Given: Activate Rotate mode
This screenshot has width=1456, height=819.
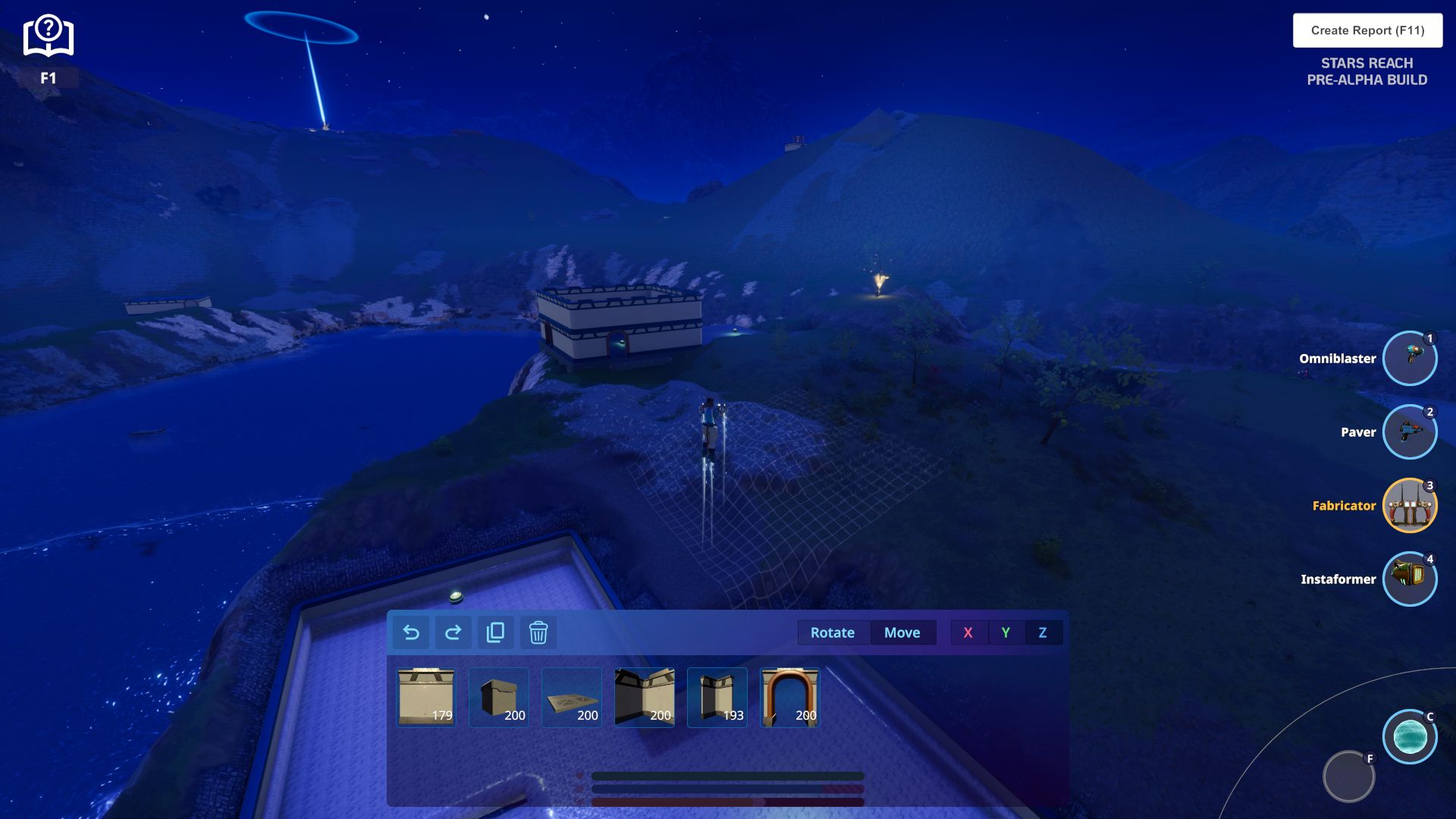Looking at the screenshot, I should click(832, 632).
